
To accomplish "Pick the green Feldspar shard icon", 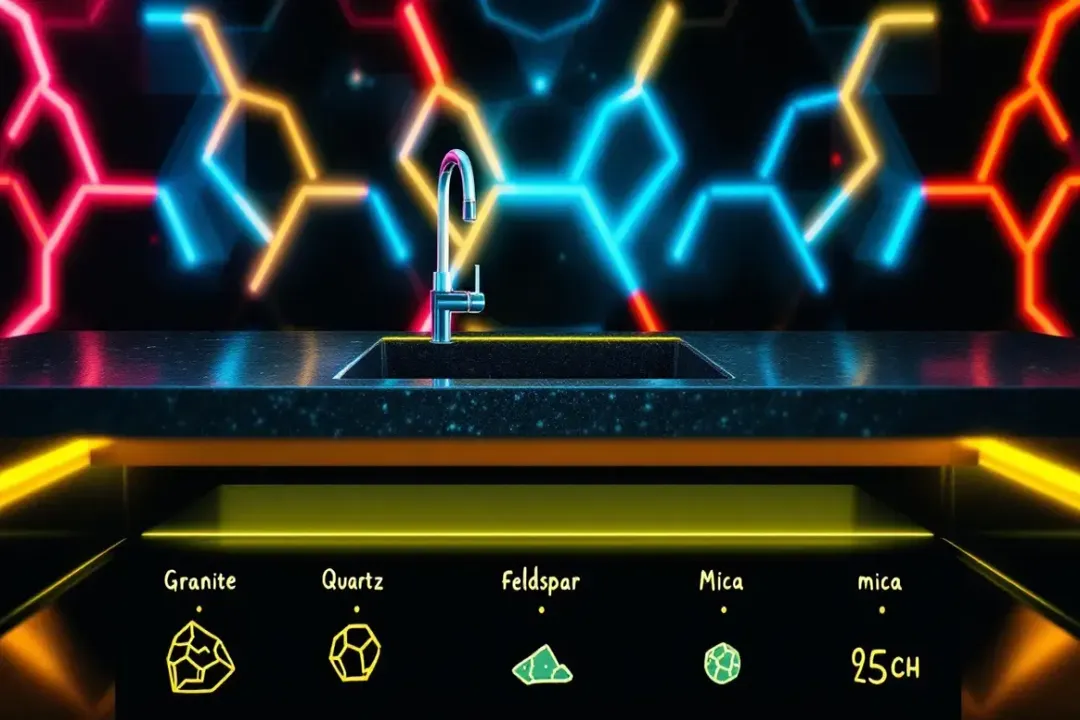I will pyautogui.click(x=541, y=665).
